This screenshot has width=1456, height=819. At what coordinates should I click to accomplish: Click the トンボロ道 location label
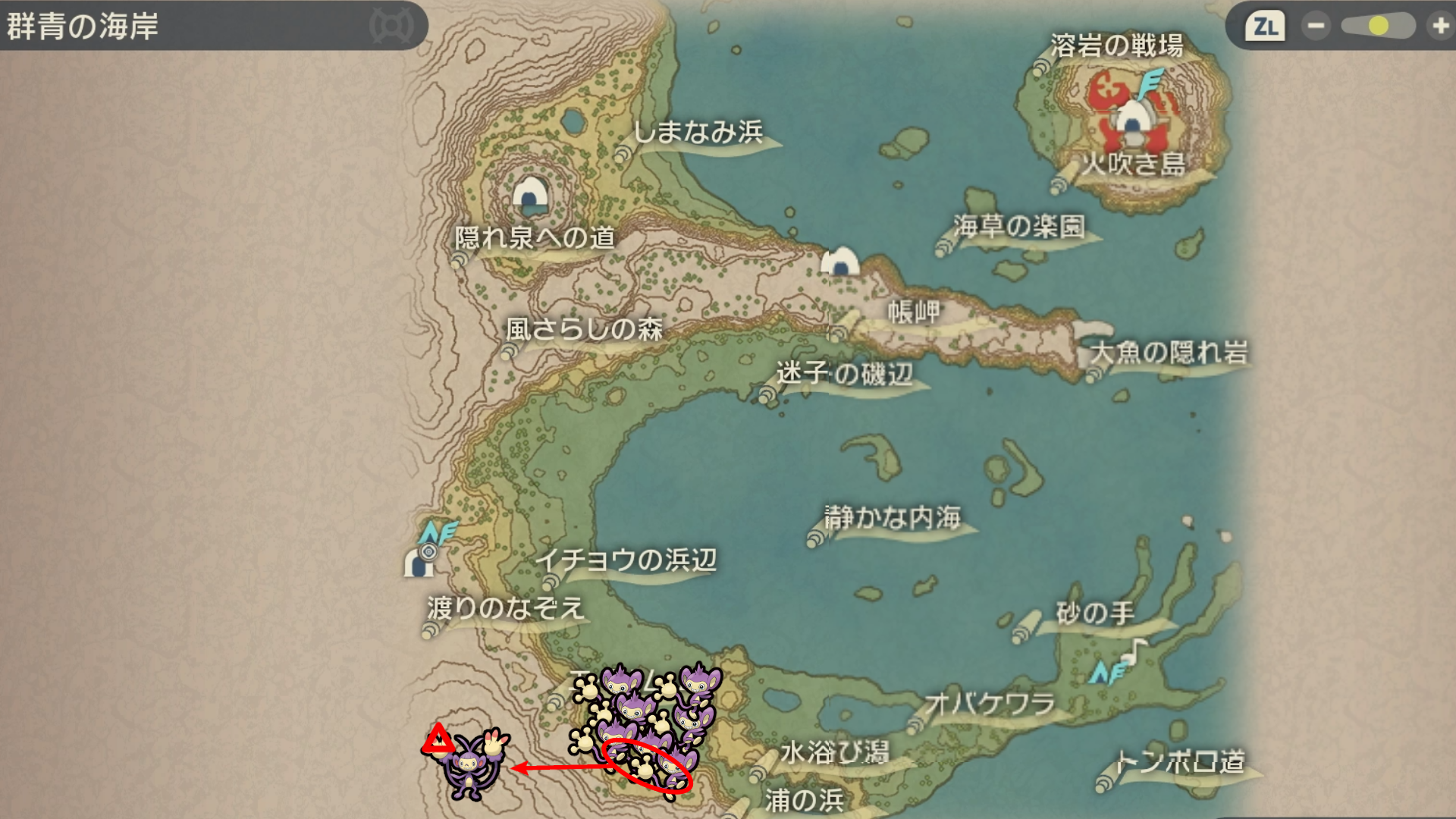pyautogui.click(x=1180, y=761)
